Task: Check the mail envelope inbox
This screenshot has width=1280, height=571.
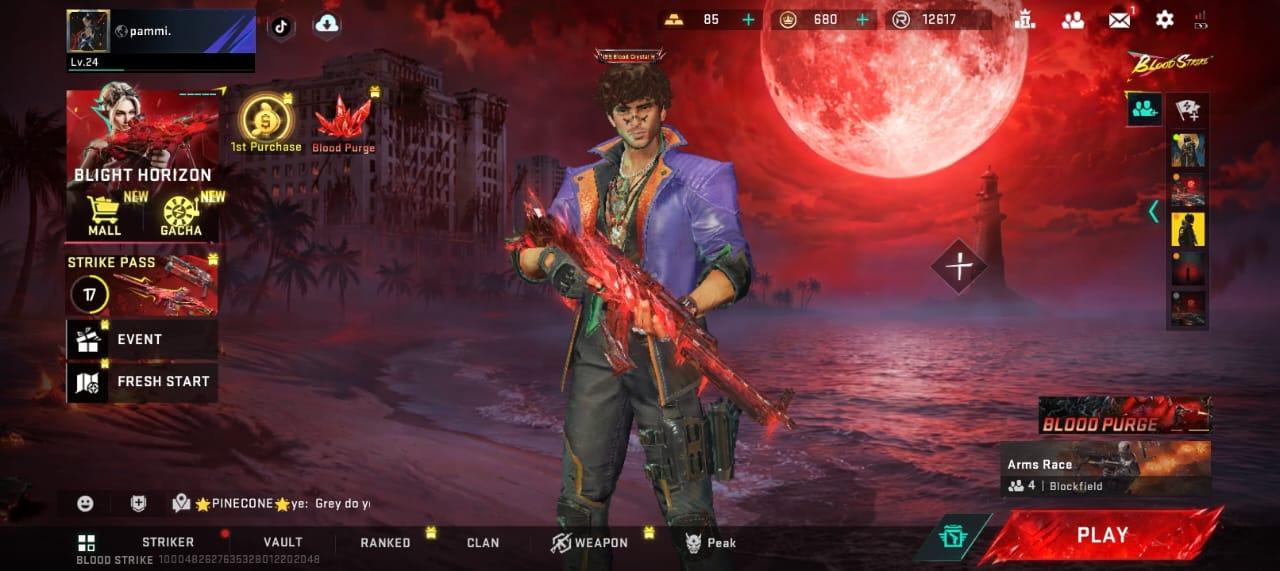Action: point(1119,19)
